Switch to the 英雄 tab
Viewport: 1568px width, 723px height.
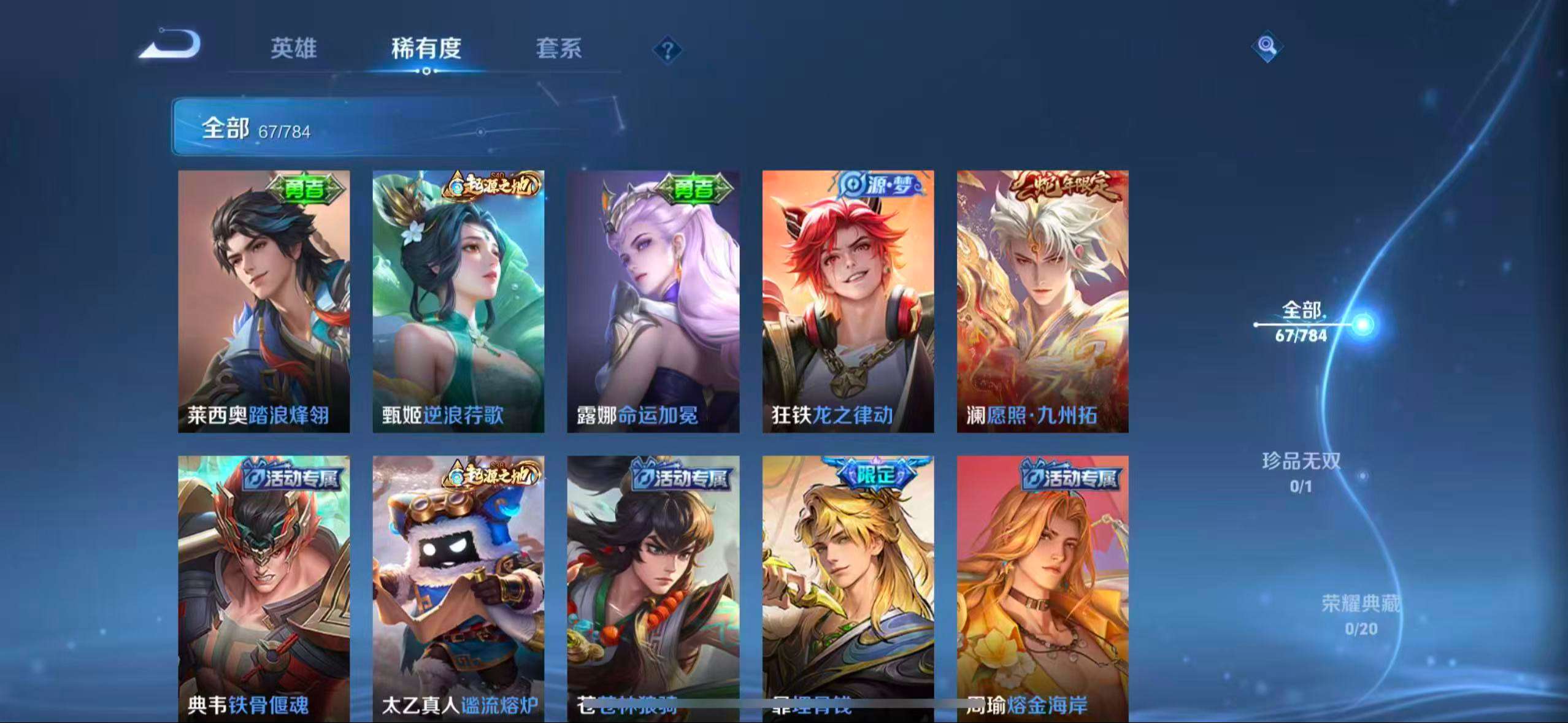(x=293, y=49)
